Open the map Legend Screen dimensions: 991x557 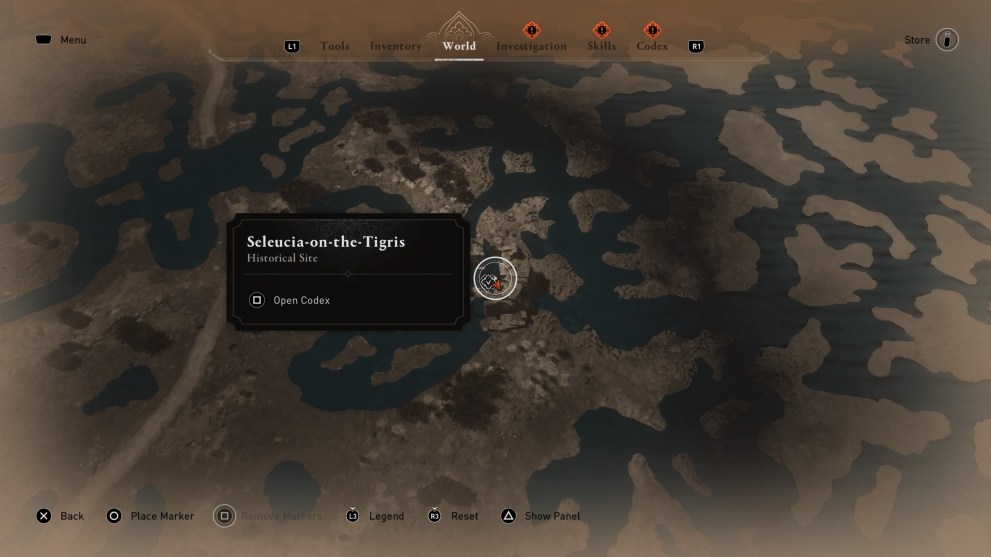coord(375,516)
